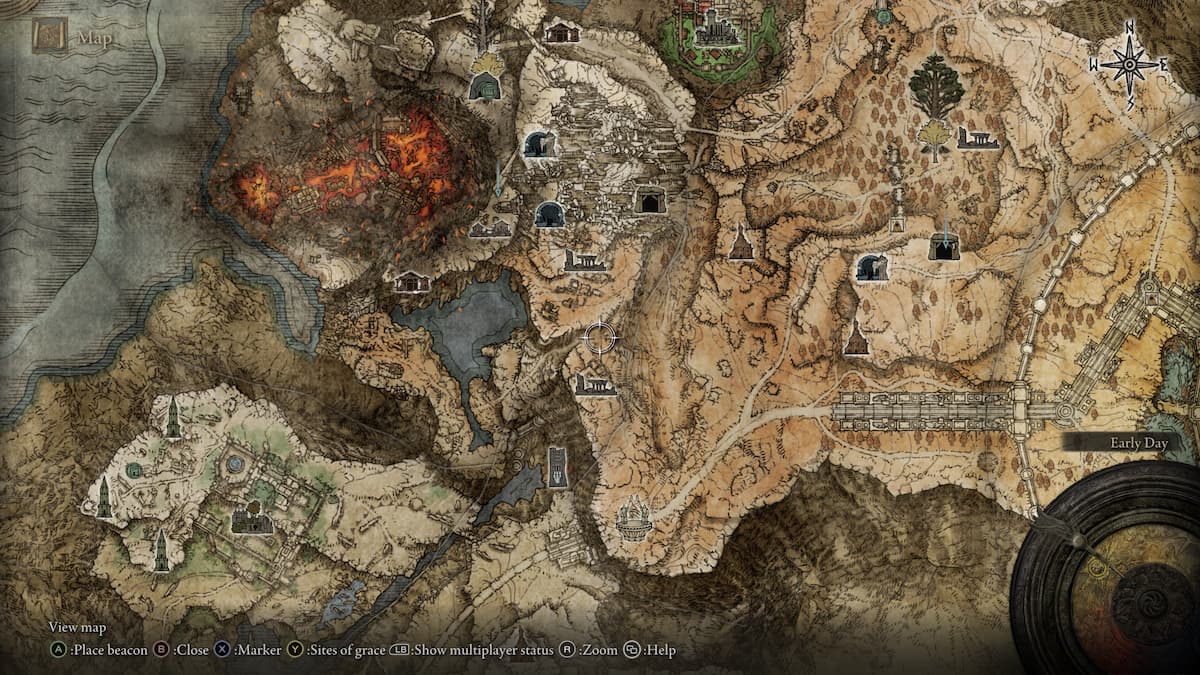
Task: Click the golden sapling beneath the Minor Erdtree
Action: coord(935,138)
